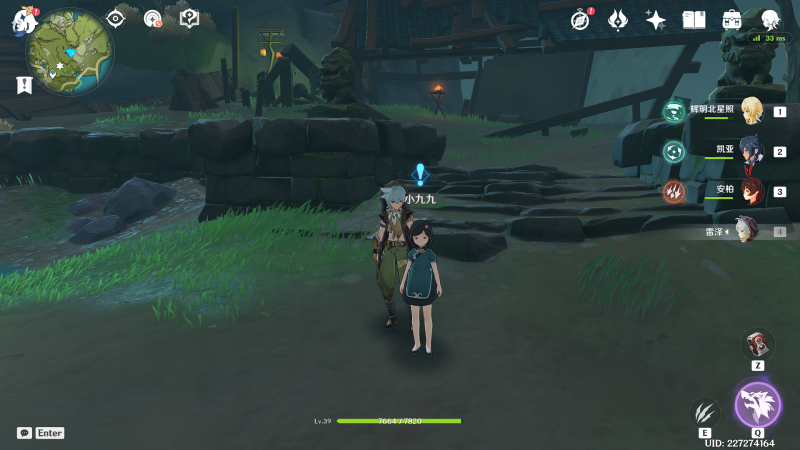Open the winged battle pass icon
The height and width of the screenshot is (450, 800).
tap(618, 19)
